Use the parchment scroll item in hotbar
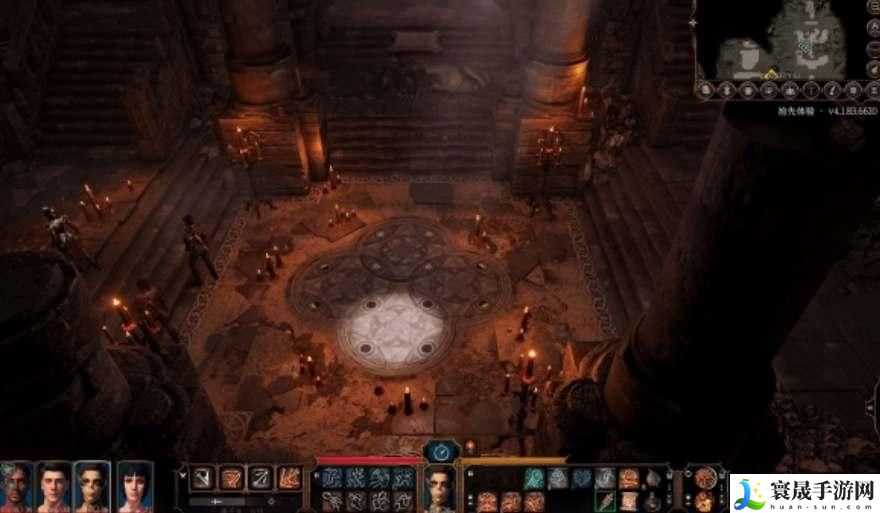This screenshot has height=513, width=880. point(630,499)
